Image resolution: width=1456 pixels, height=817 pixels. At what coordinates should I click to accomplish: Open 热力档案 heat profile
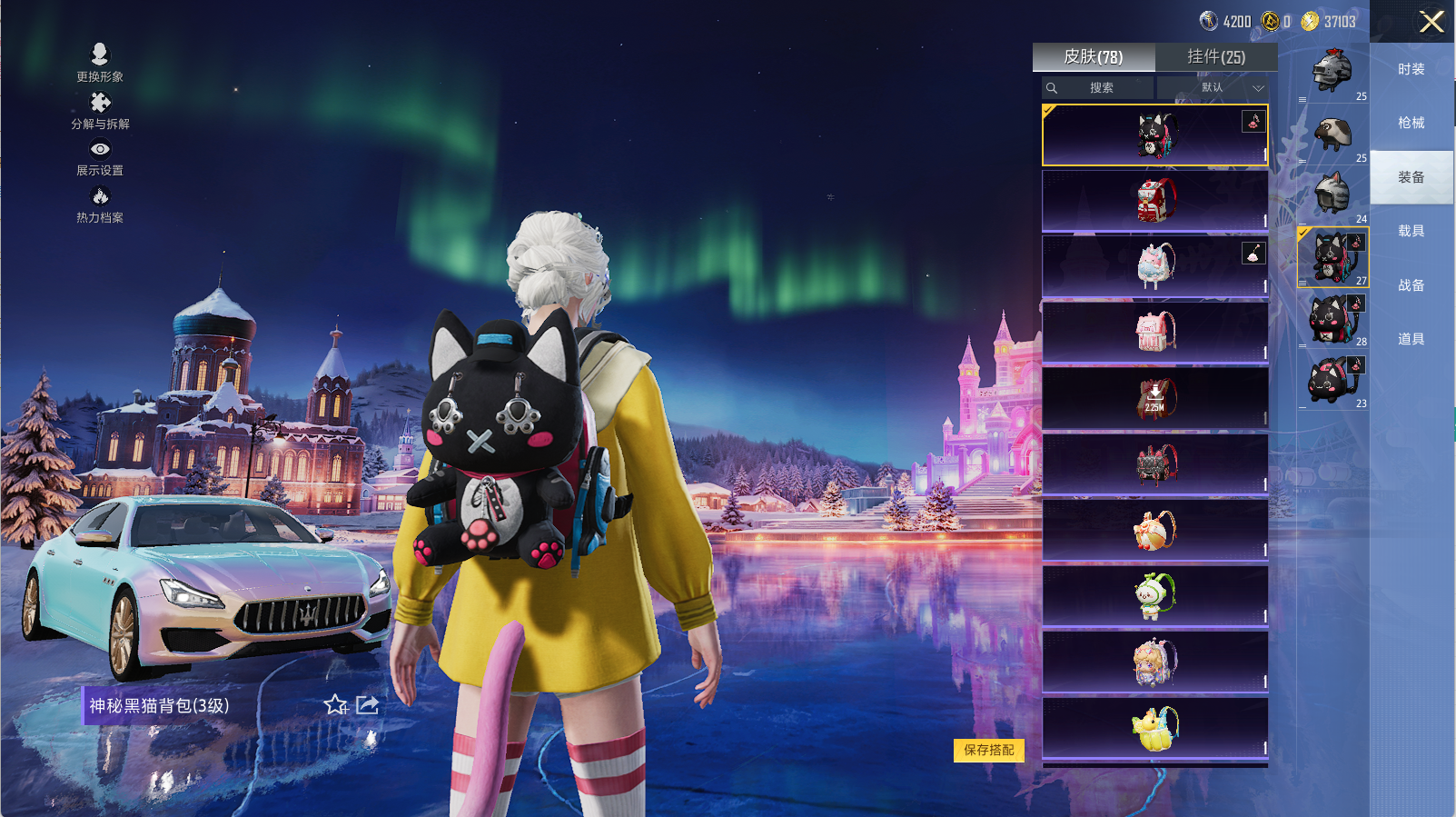pyautogui.click(x=100, y=204)
